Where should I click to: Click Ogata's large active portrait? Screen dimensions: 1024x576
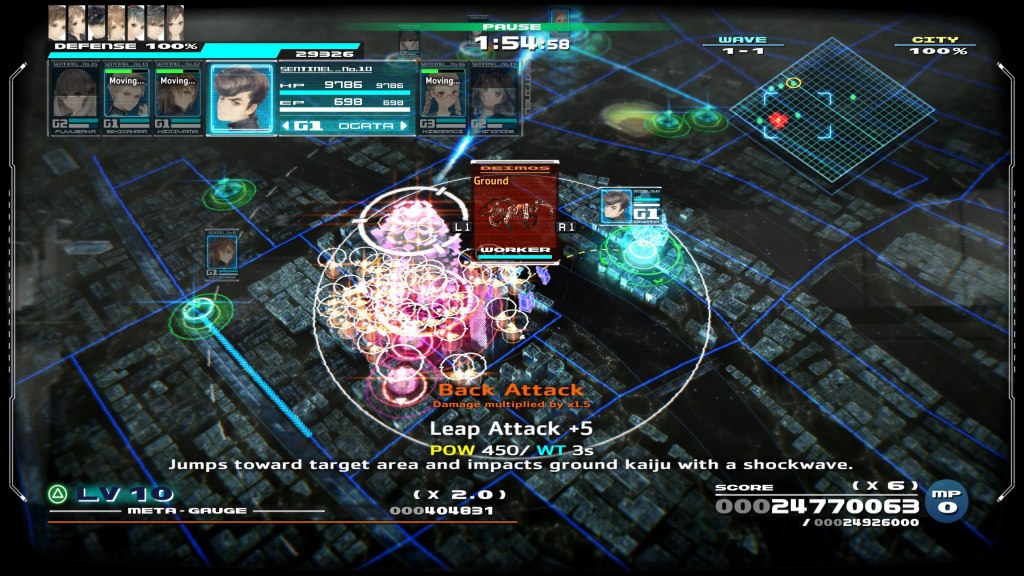[241, 98]
